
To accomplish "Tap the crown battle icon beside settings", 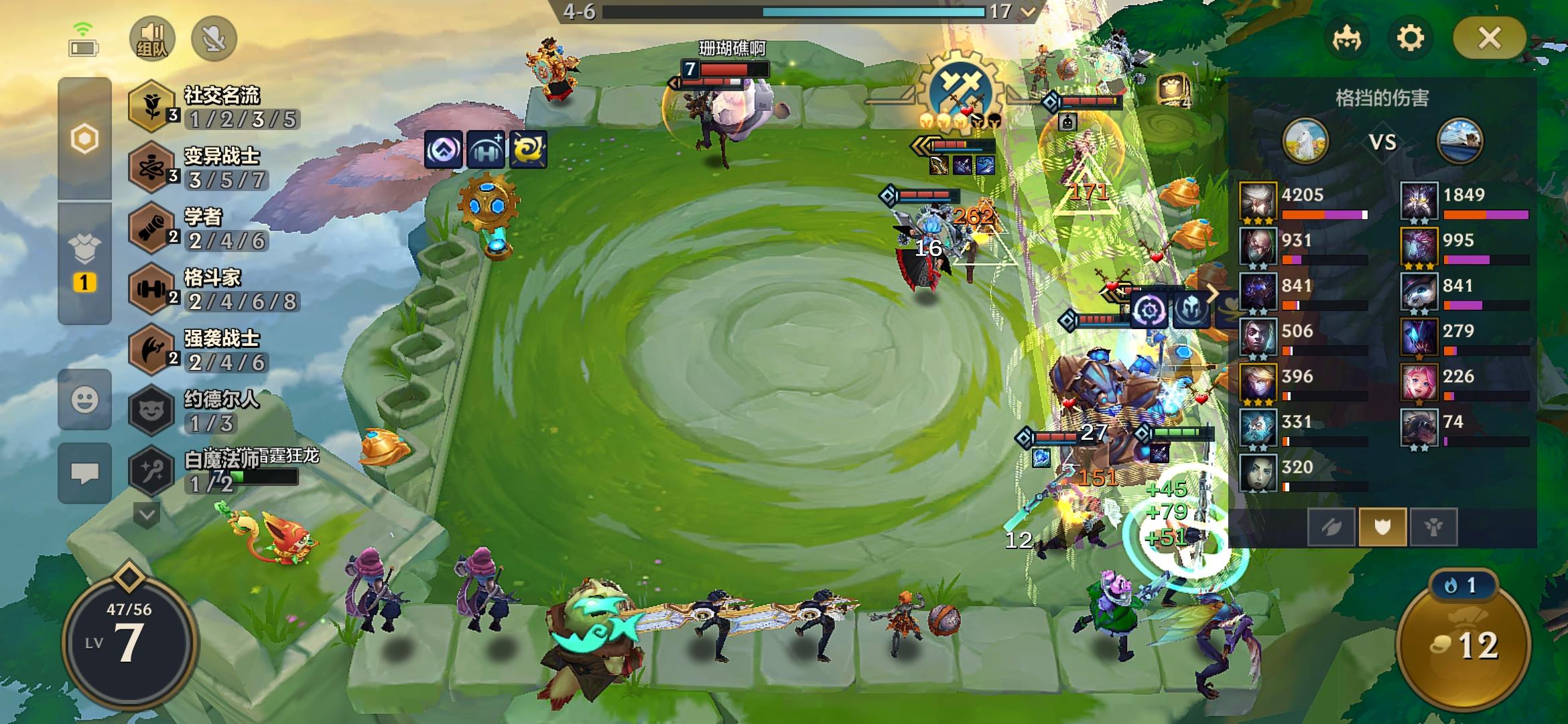I will 1348,39.
